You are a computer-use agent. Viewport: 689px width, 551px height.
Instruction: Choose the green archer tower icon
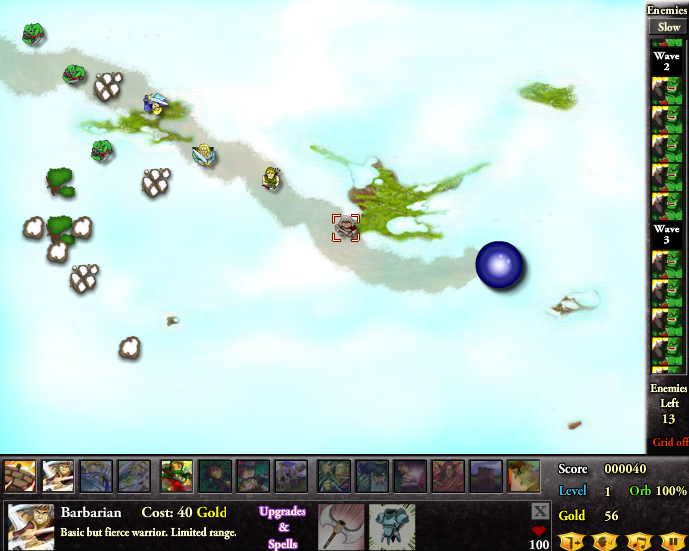coord(177,477)
